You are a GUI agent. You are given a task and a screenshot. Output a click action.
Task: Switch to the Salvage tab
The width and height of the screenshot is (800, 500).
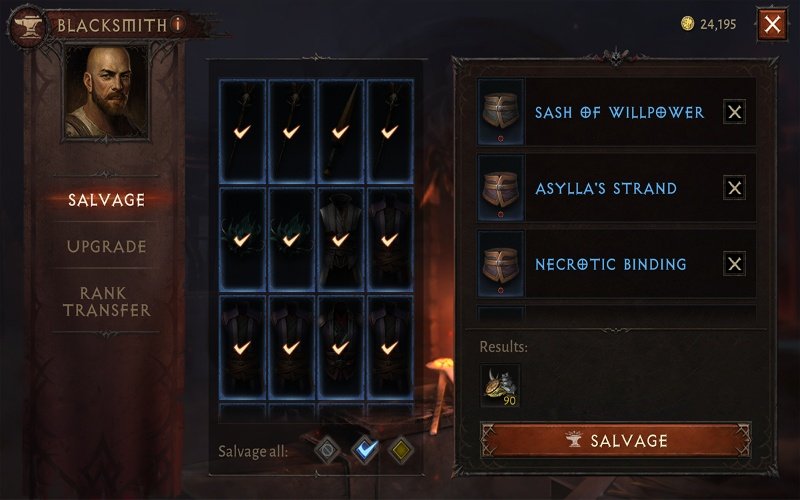(106, 200)
